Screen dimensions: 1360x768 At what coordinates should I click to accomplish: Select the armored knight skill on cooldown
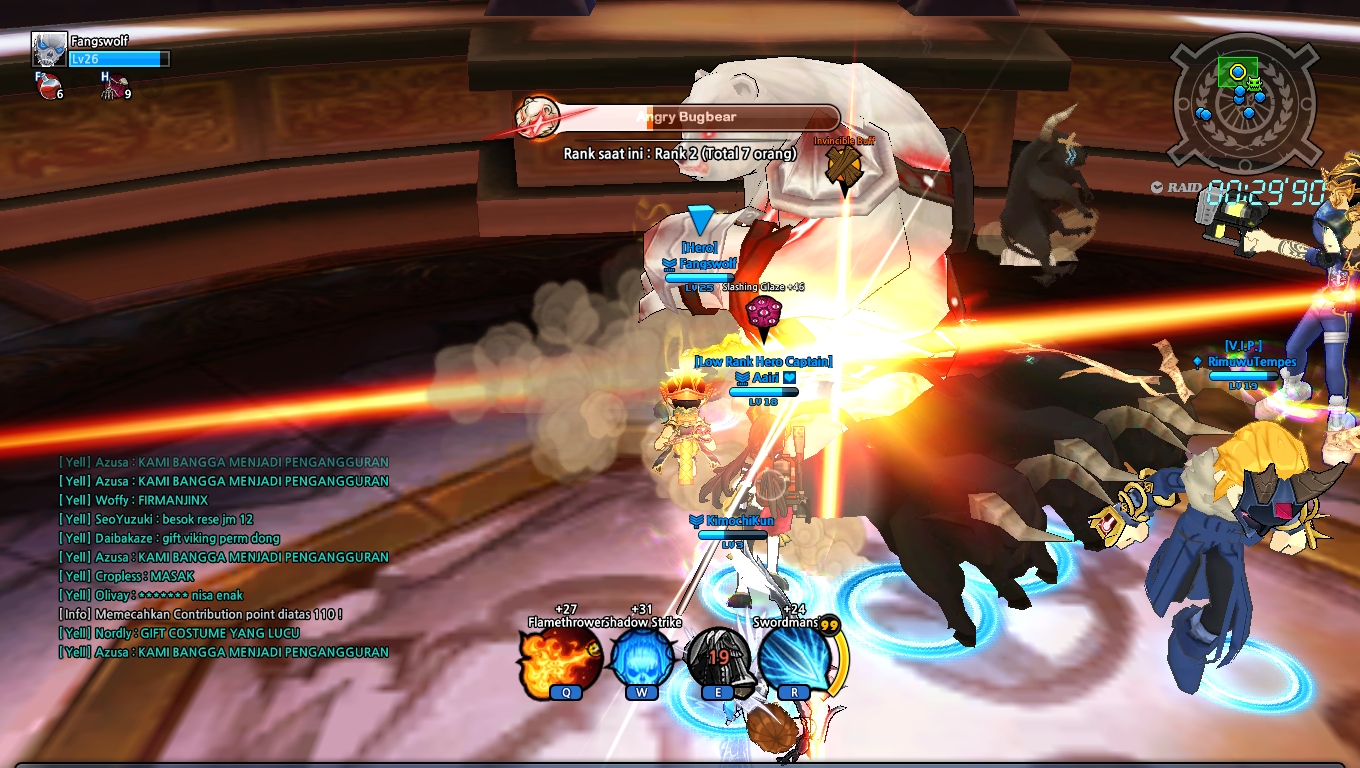point(718,660)
